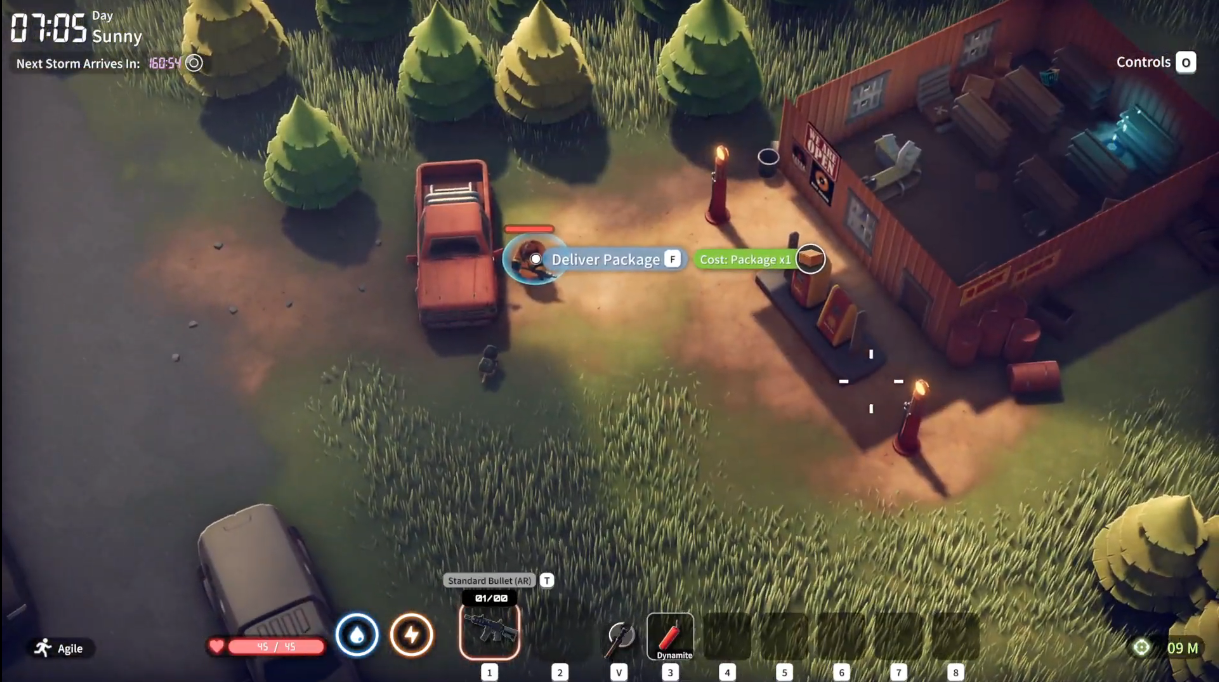Select the Dynamite hotbar slot
Screen dimensions: 1219x682
[670, 635]
